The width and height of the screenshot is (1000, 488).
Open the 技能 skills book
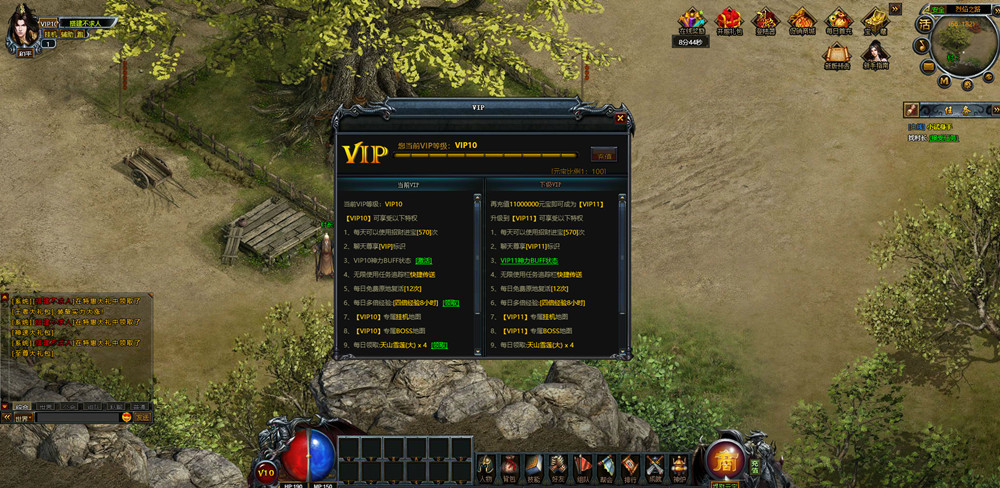[x=534, y=465]
